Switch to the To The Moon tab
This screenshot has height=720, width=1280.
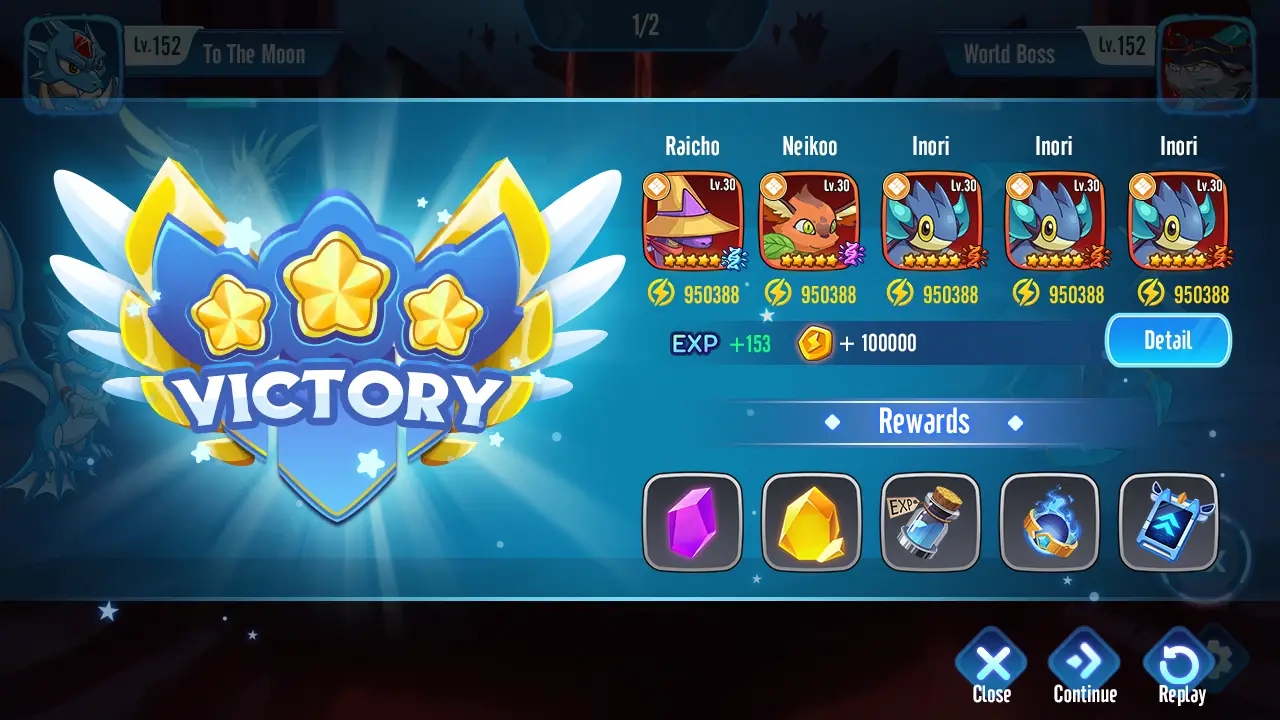[x=253, y=54]
